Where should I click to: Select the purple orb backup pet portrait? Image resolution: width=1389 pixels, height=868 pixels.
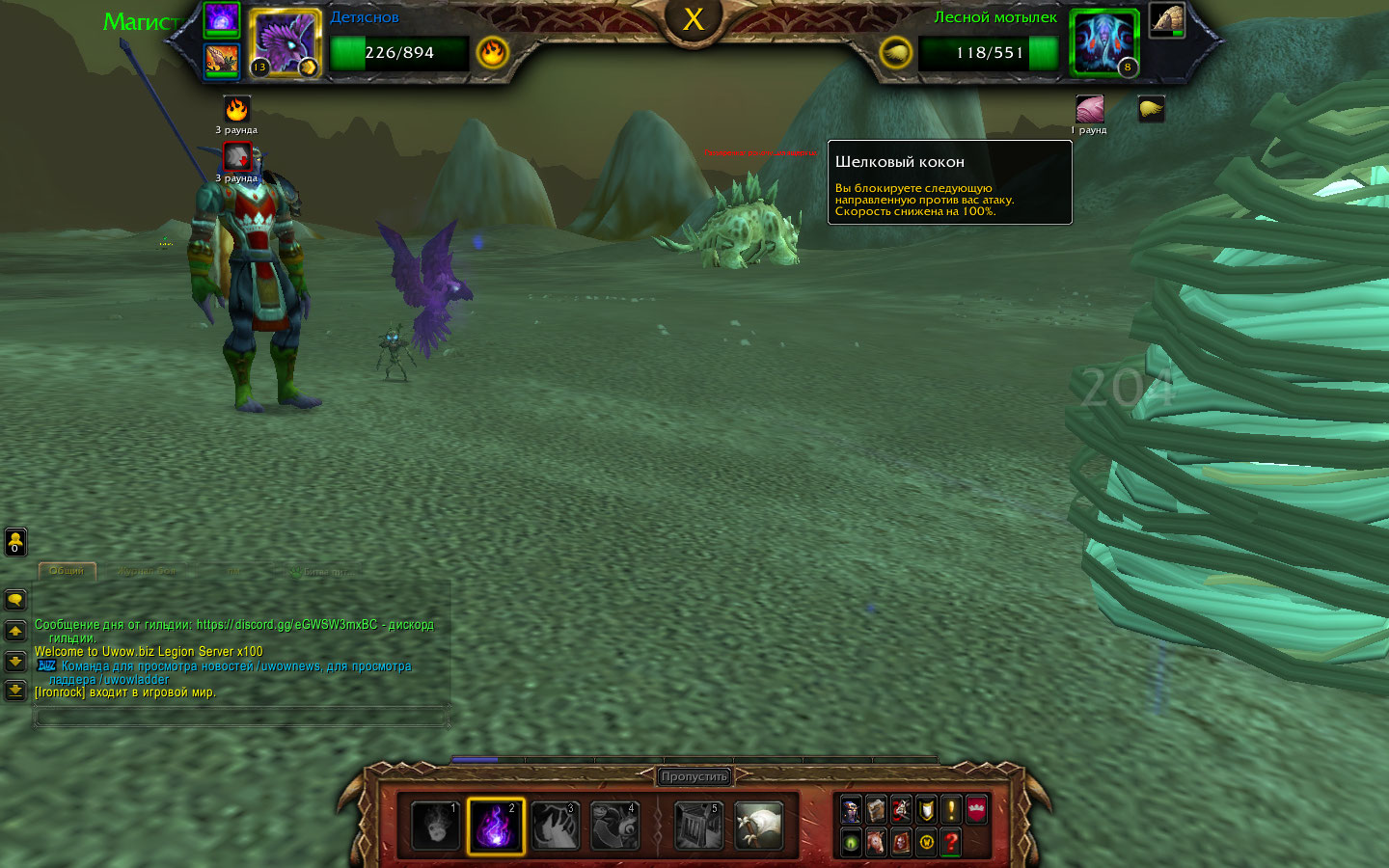click(x=222, y=19)
